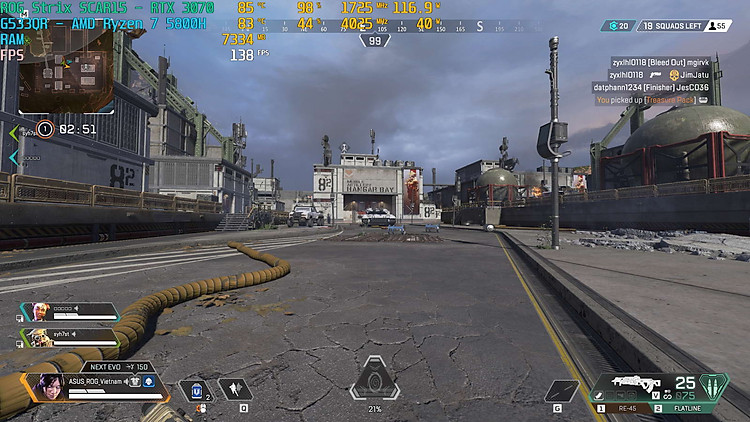Use the shield cell healing item
The height and width of the screenshot is (422, 750).
(197, 390)
